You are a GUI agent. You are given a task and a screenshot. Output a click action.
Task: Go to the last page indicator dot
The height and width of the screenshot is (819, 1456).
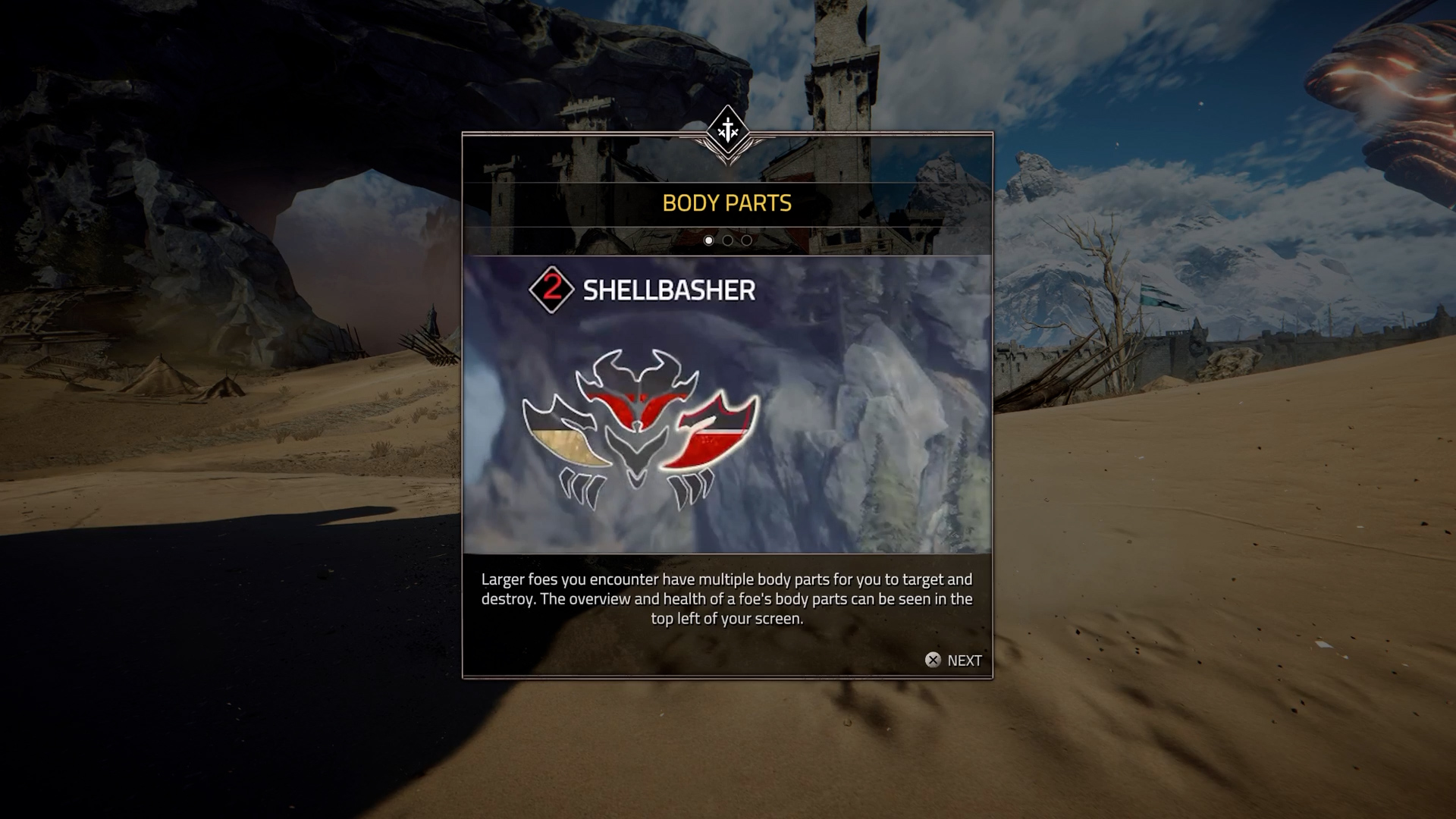747,240
